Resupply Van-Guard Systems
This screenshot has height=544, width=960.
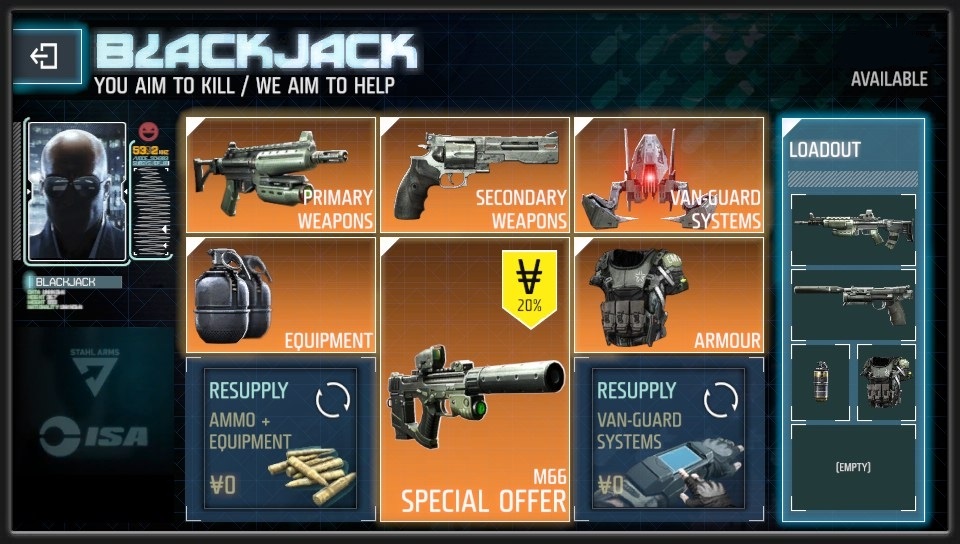pyautogui.click(x=669, y=438)
